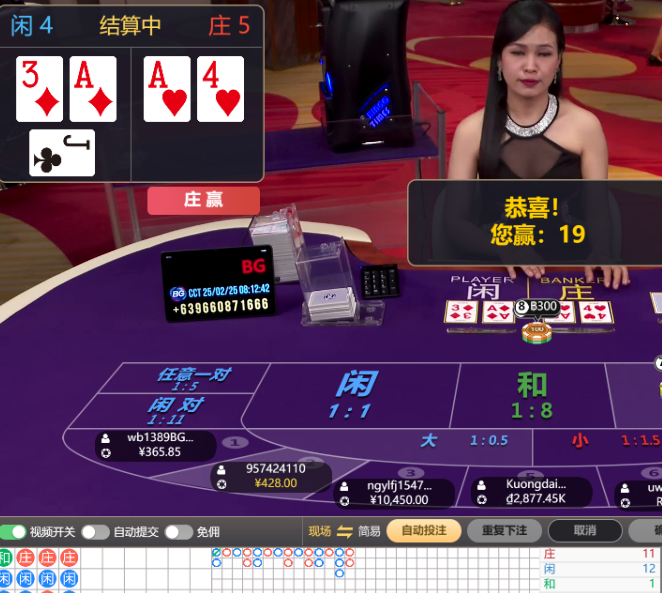Place a bet on 闲对 1:11
Viewport: 662px width, 593px height.
pyautogui.click(x=176, y=410)
